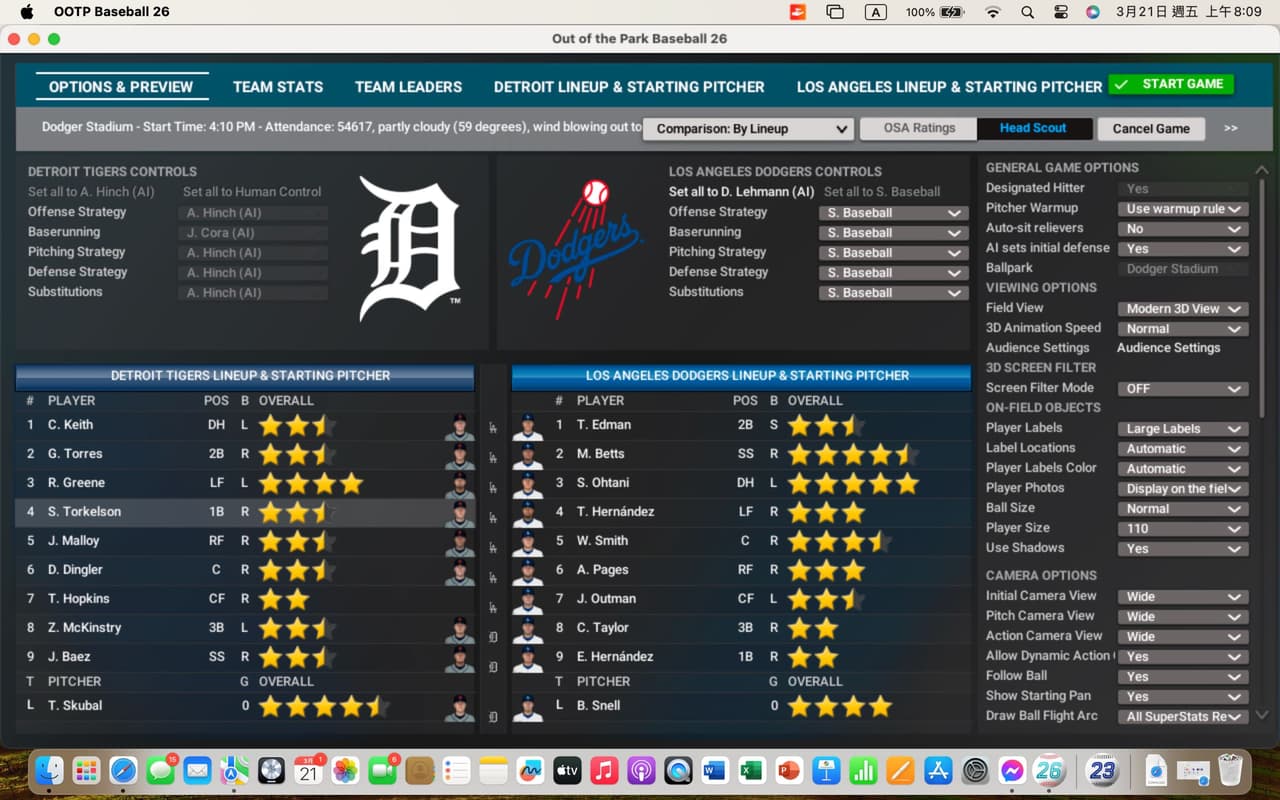The height and width of the screenshot is (800, 1280).
Task: Open the Pitcher Warmup dropdown
Action: tap(1182, 209)
